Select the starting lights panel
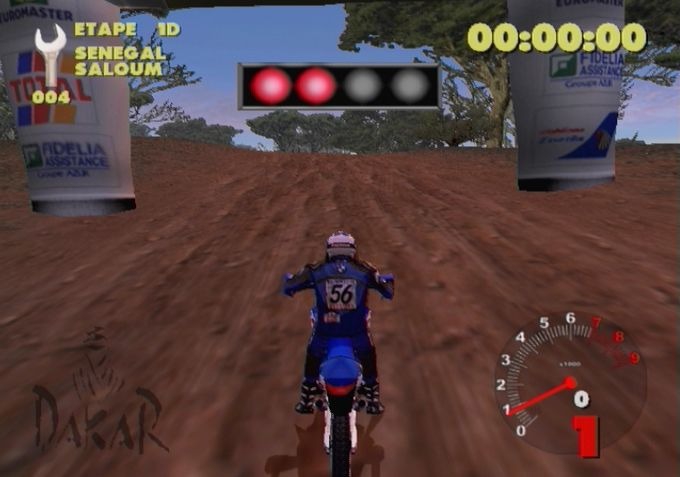Image resolution: width=680 pixels, height=477 pixels. point(339,86)
